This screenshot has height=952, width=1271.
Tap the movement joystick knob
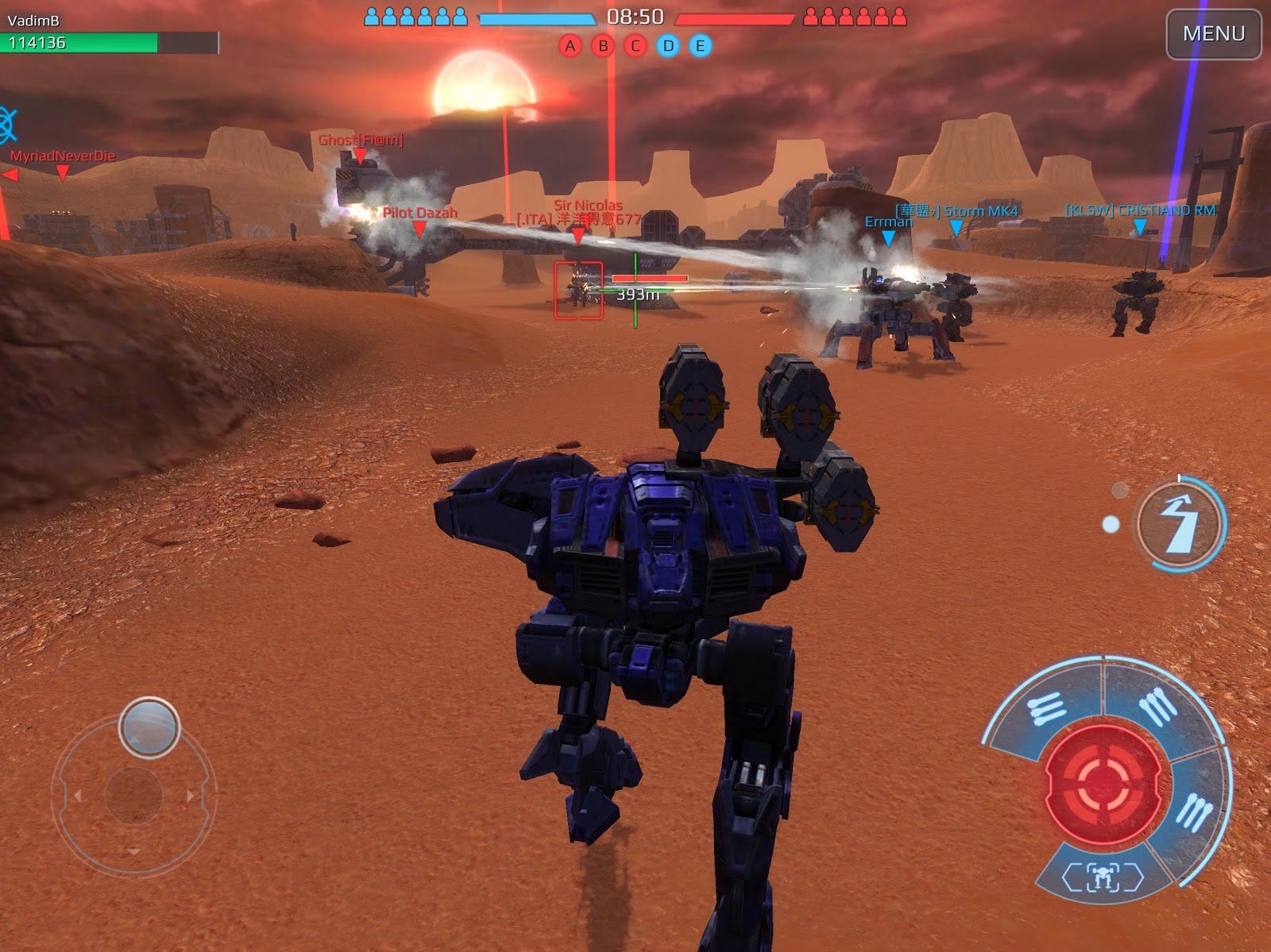tap(149, 727)
